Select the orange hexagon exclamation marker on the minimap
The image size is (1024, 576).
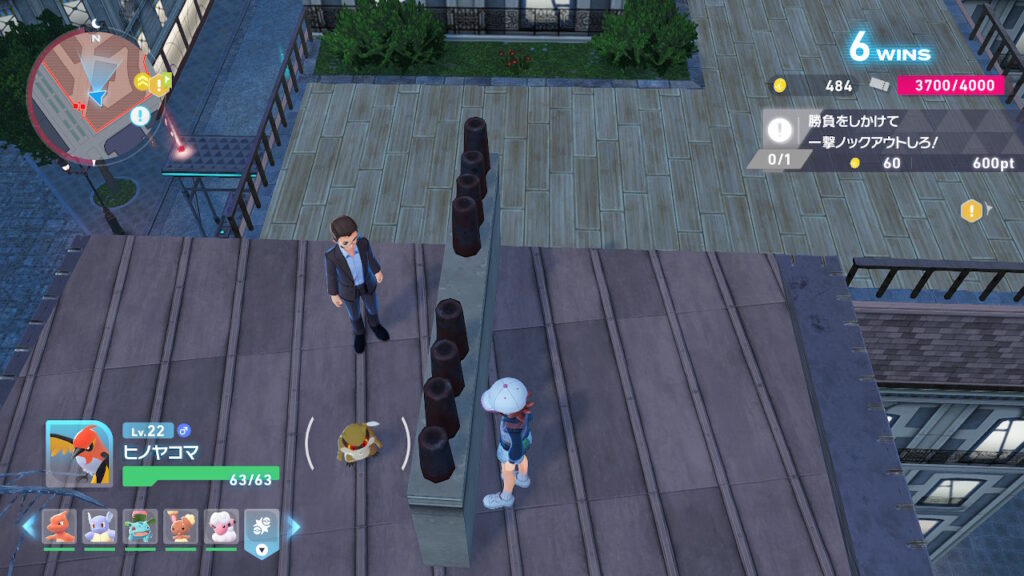pyautogui.click(x=160, y=84)
